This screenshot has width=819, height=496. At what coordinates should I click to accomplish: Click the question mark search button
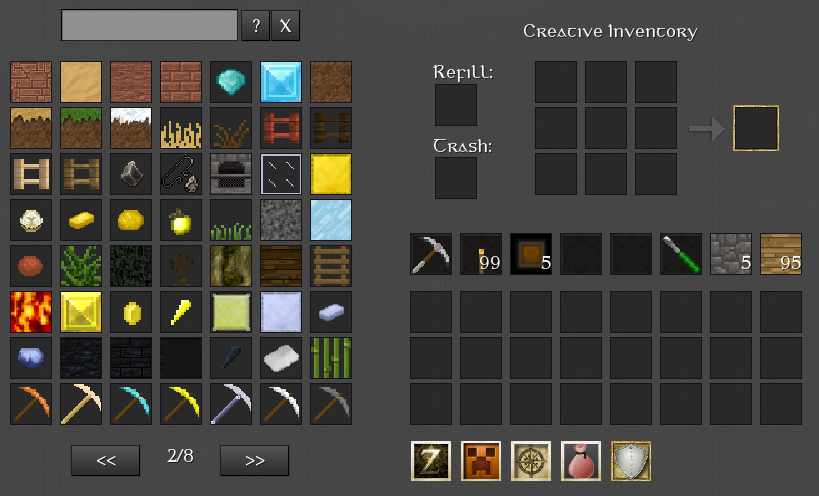[x=255, y=26]
